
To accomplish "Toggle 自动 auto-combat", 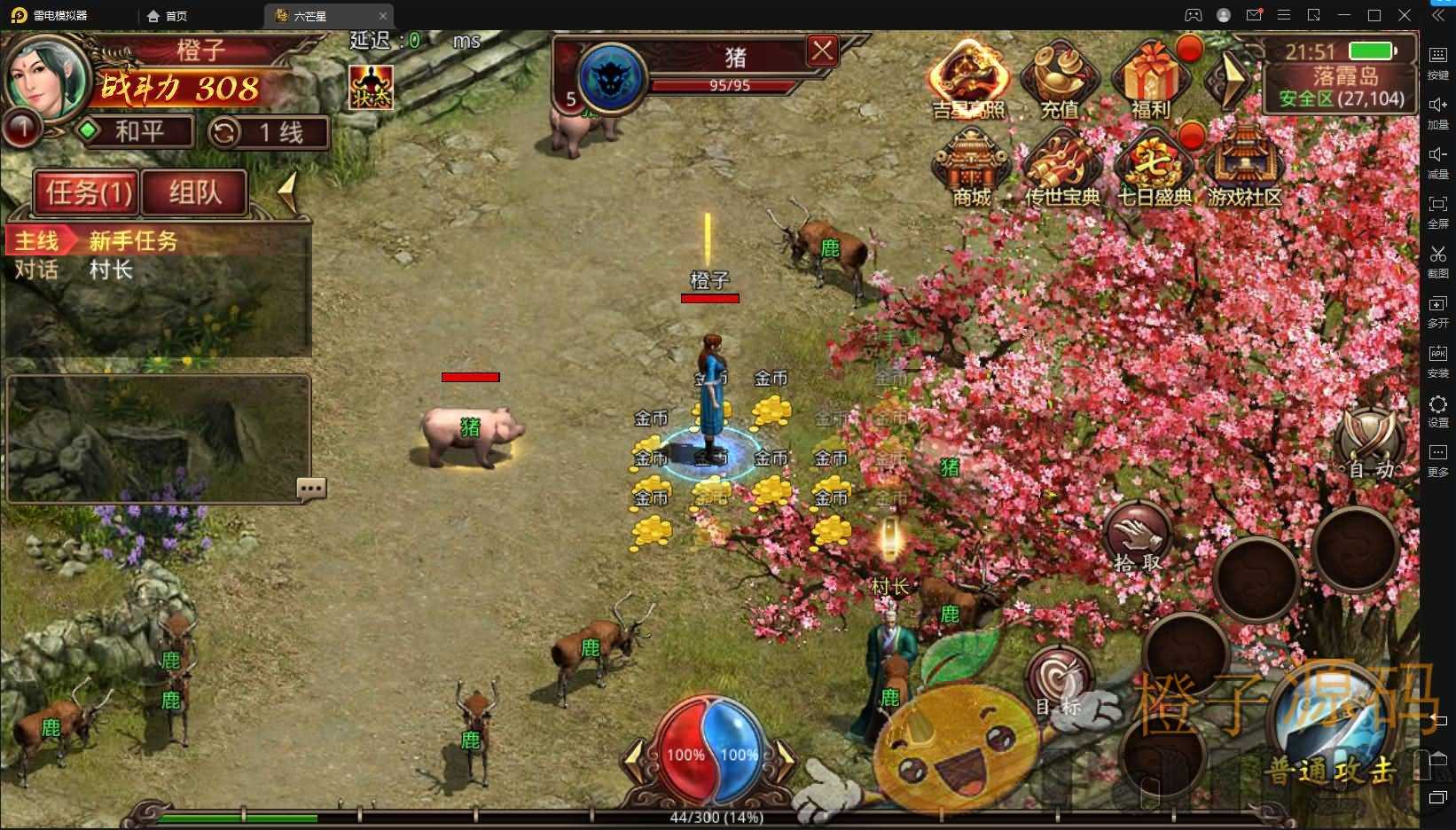I will tap(1371, 443).
